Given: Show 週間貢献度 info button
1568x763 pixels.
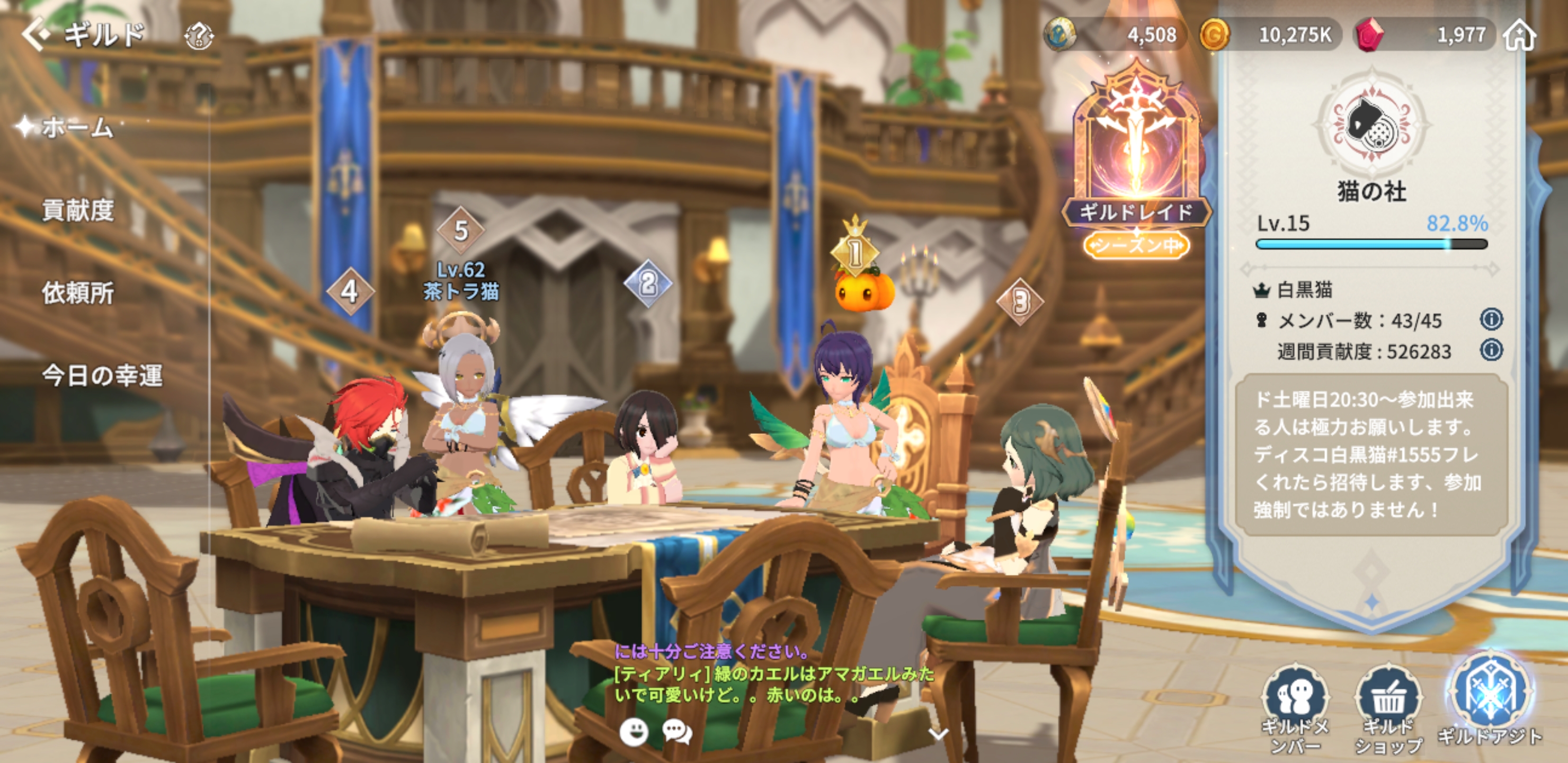Looking at the screenshot, I should tap(1491, 350).
